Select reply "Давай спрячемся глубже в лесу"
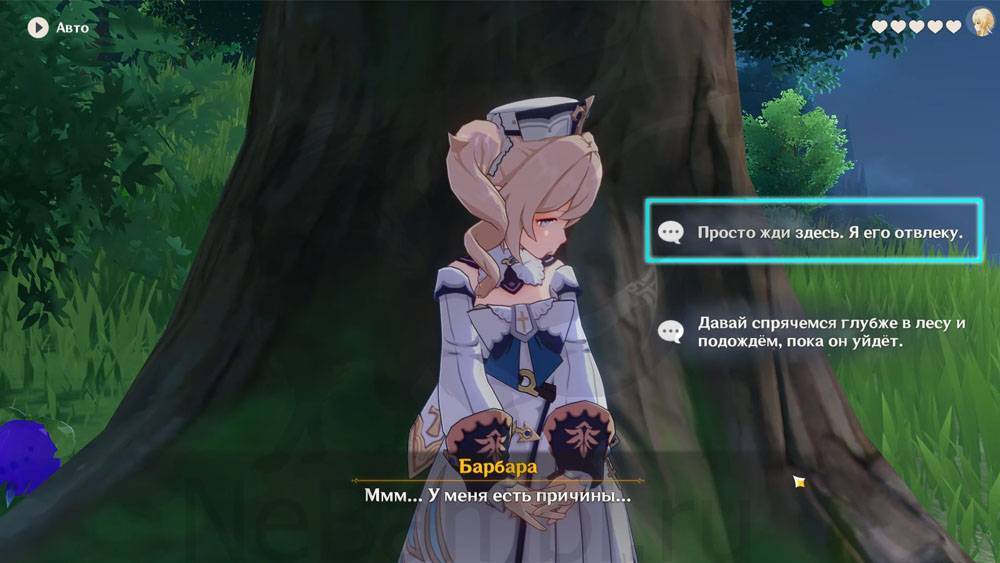 [815, 332]
